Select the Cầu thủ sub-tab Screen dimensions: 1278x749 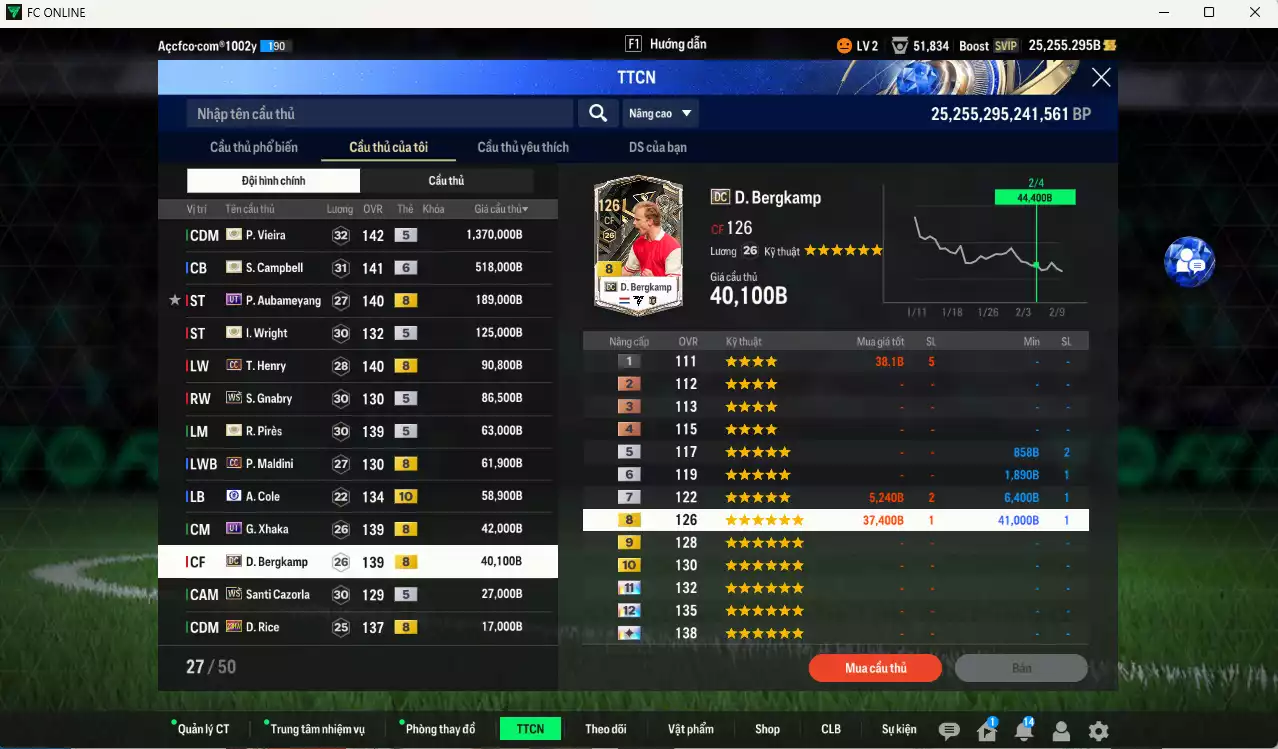pyautogui.click(x=446, y=181)
